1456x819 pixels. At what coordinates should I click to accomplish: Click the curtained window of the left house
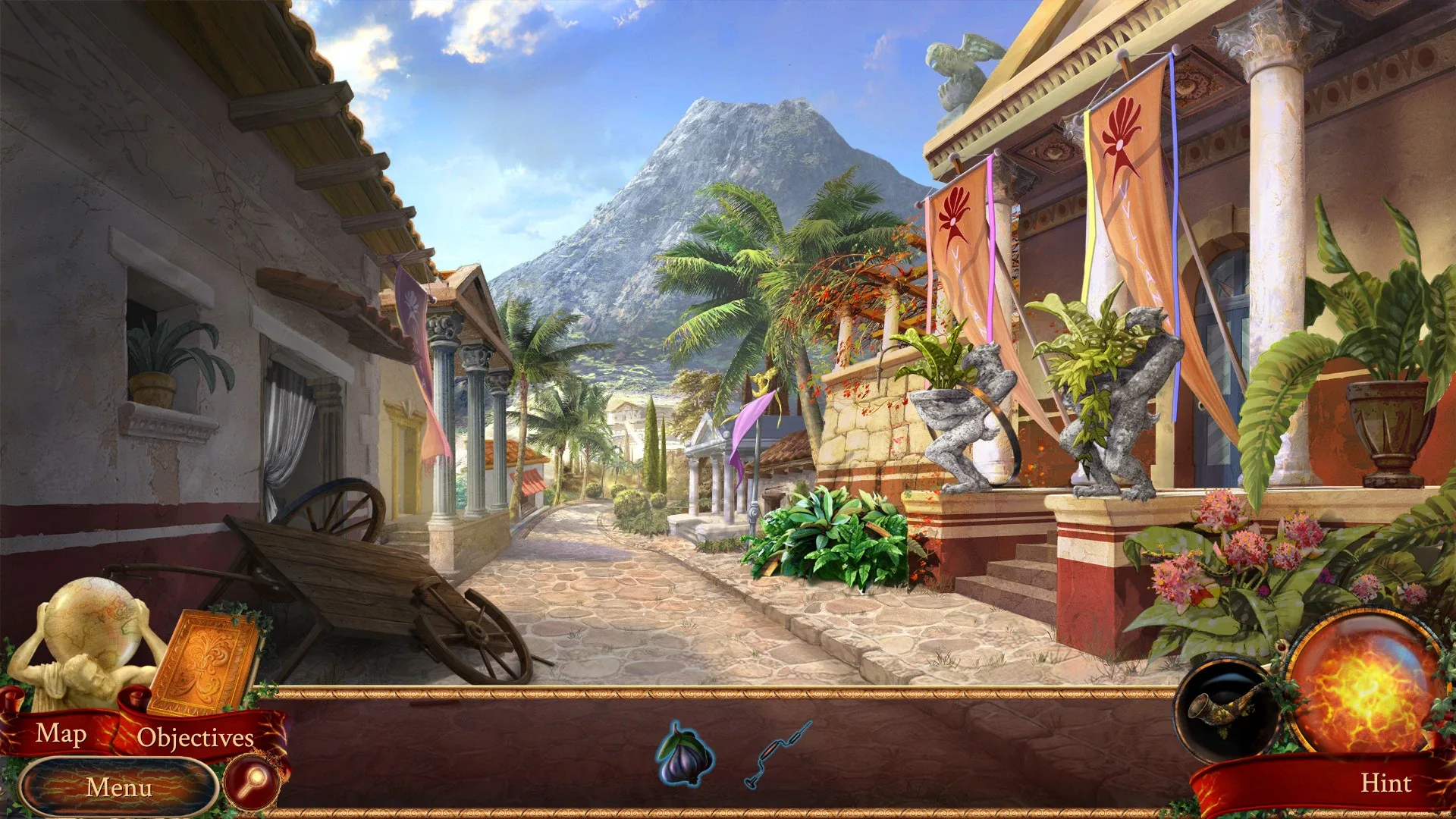pyautogui.click(x=300, y=425)
